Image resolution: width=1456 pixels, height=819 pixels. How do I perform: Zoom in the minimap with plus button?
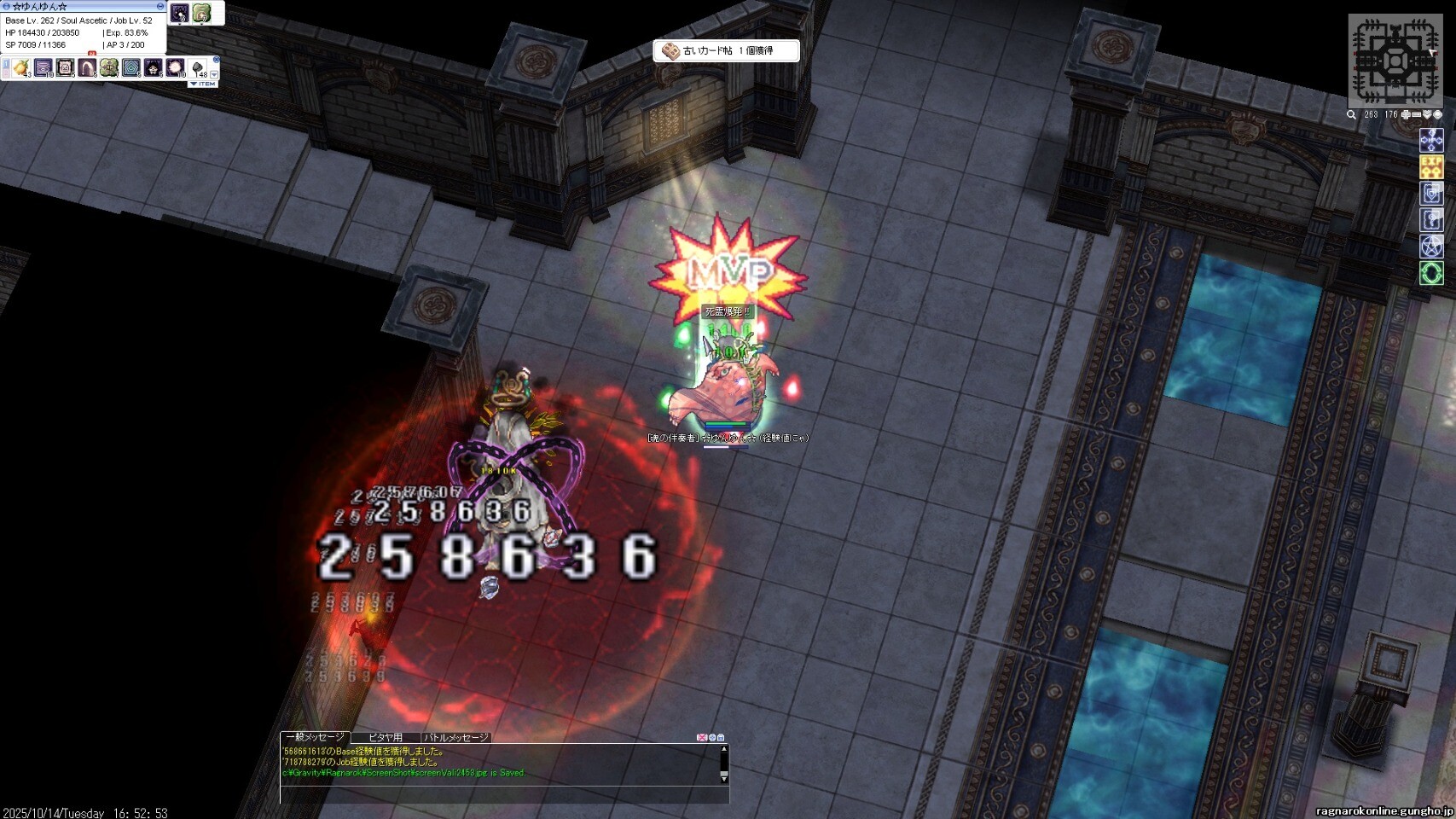1406,114
